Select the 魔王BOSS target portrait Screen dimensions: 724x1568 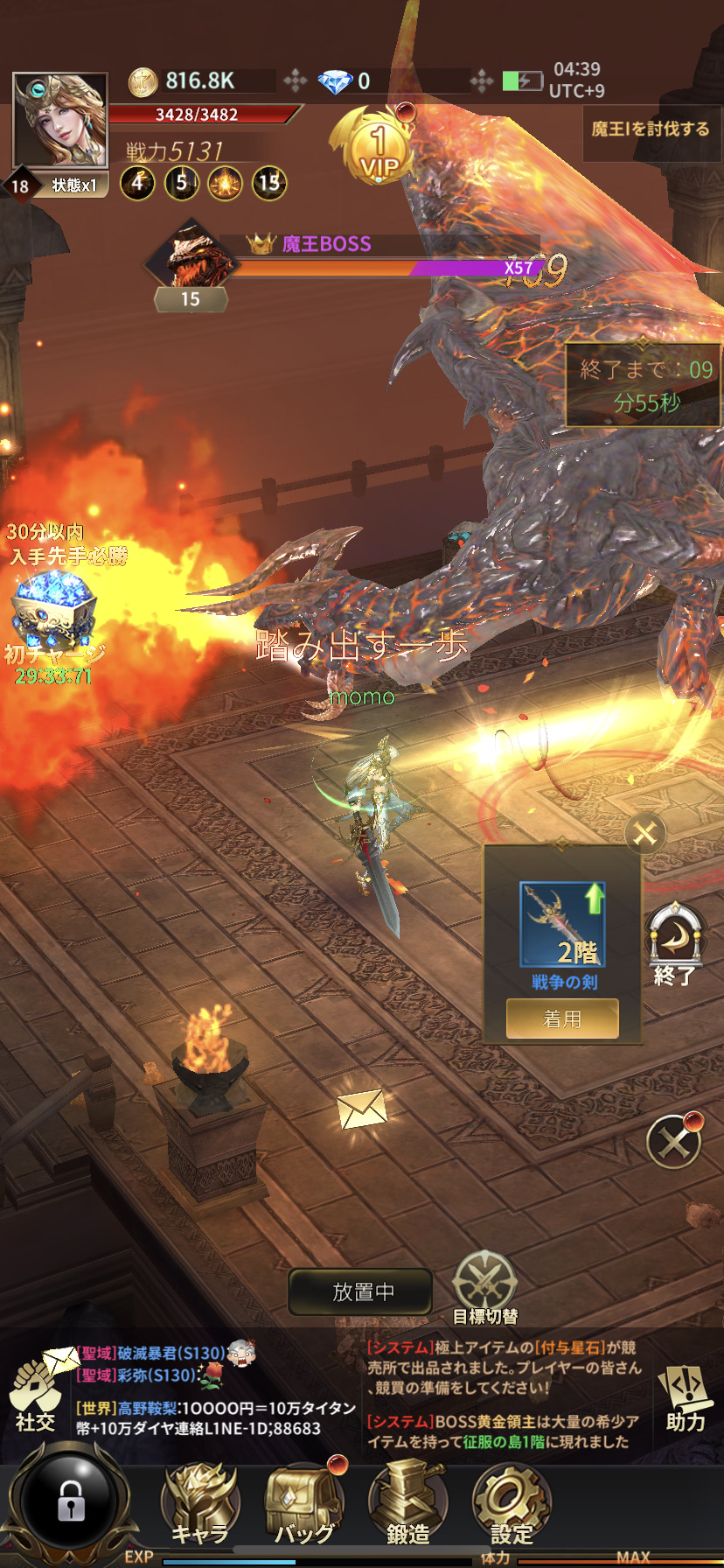click(191, 255)
